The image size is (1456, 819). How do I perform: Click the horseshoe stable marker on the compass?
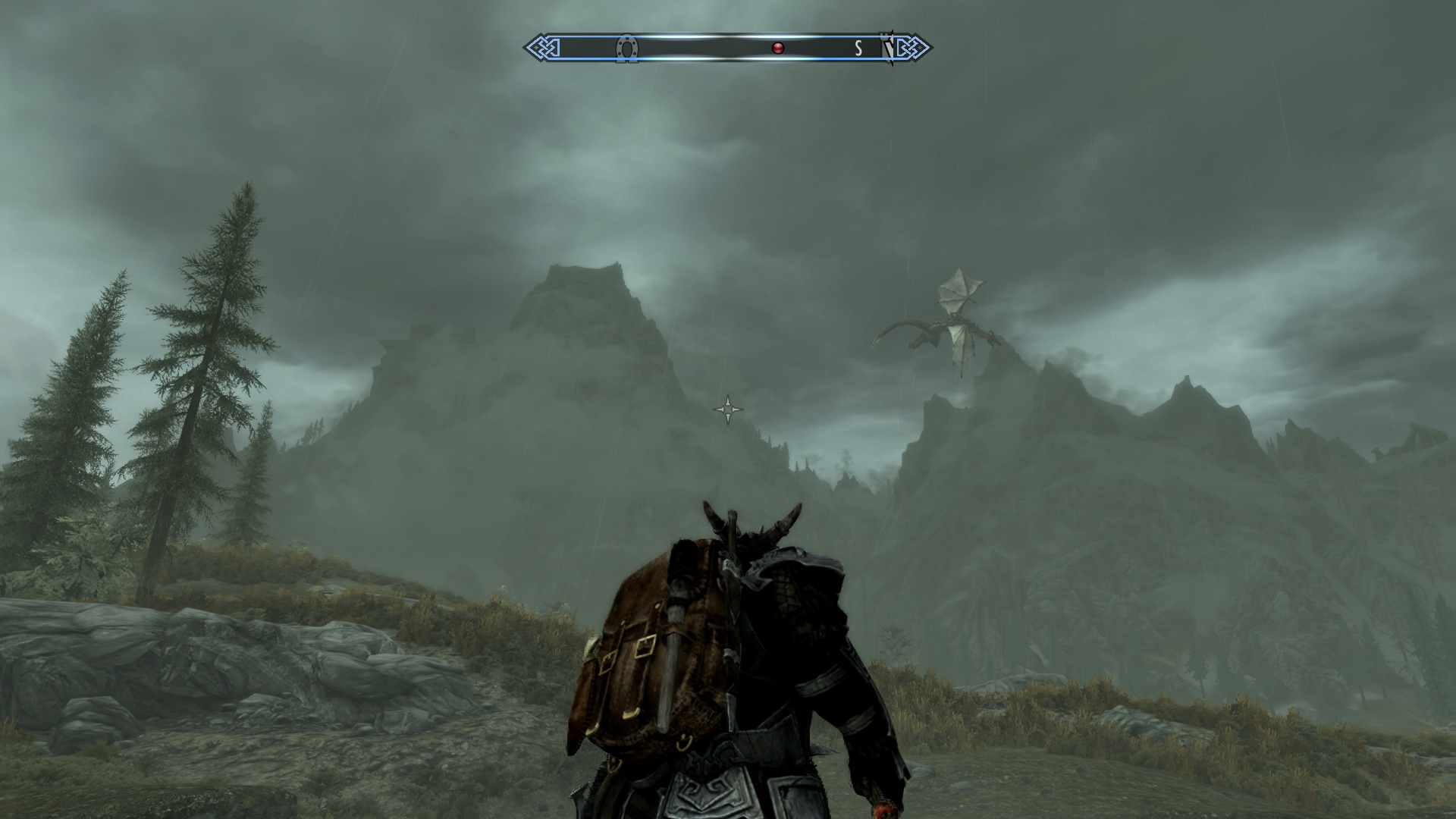(x=627, y=49)
